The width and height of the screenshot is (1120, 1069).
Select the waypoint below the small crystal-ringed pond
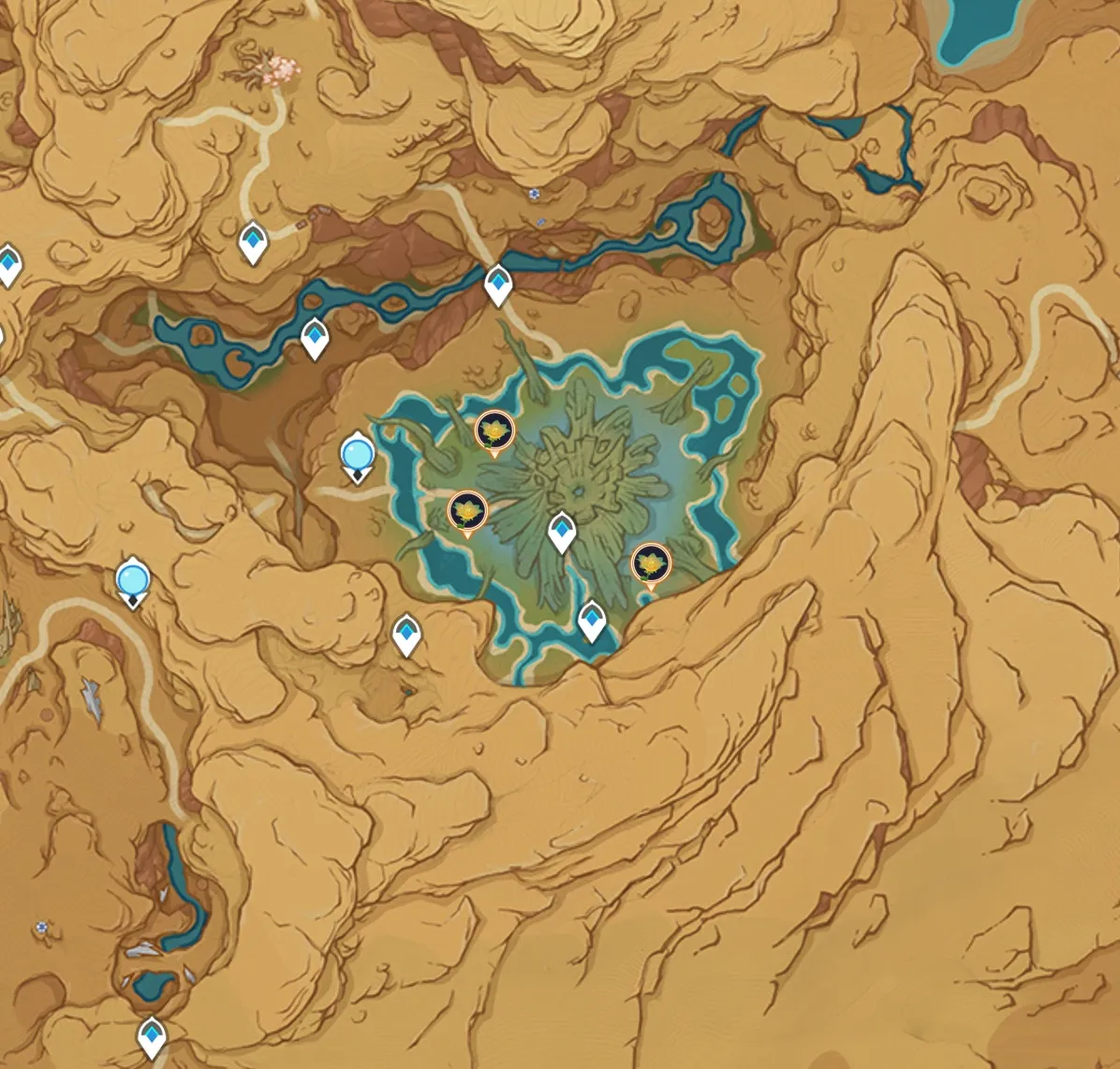click(x=152, y=1035)
